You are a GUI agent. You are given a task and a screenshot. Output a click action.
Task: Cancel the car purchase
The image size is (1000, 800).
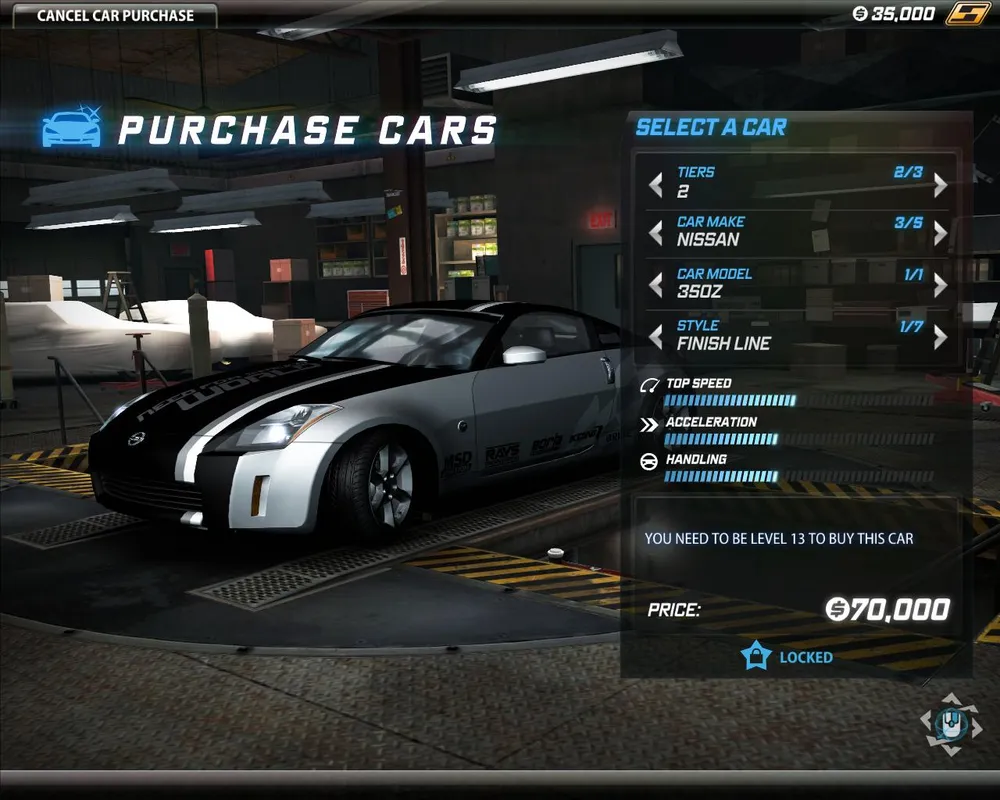[115, 16]
